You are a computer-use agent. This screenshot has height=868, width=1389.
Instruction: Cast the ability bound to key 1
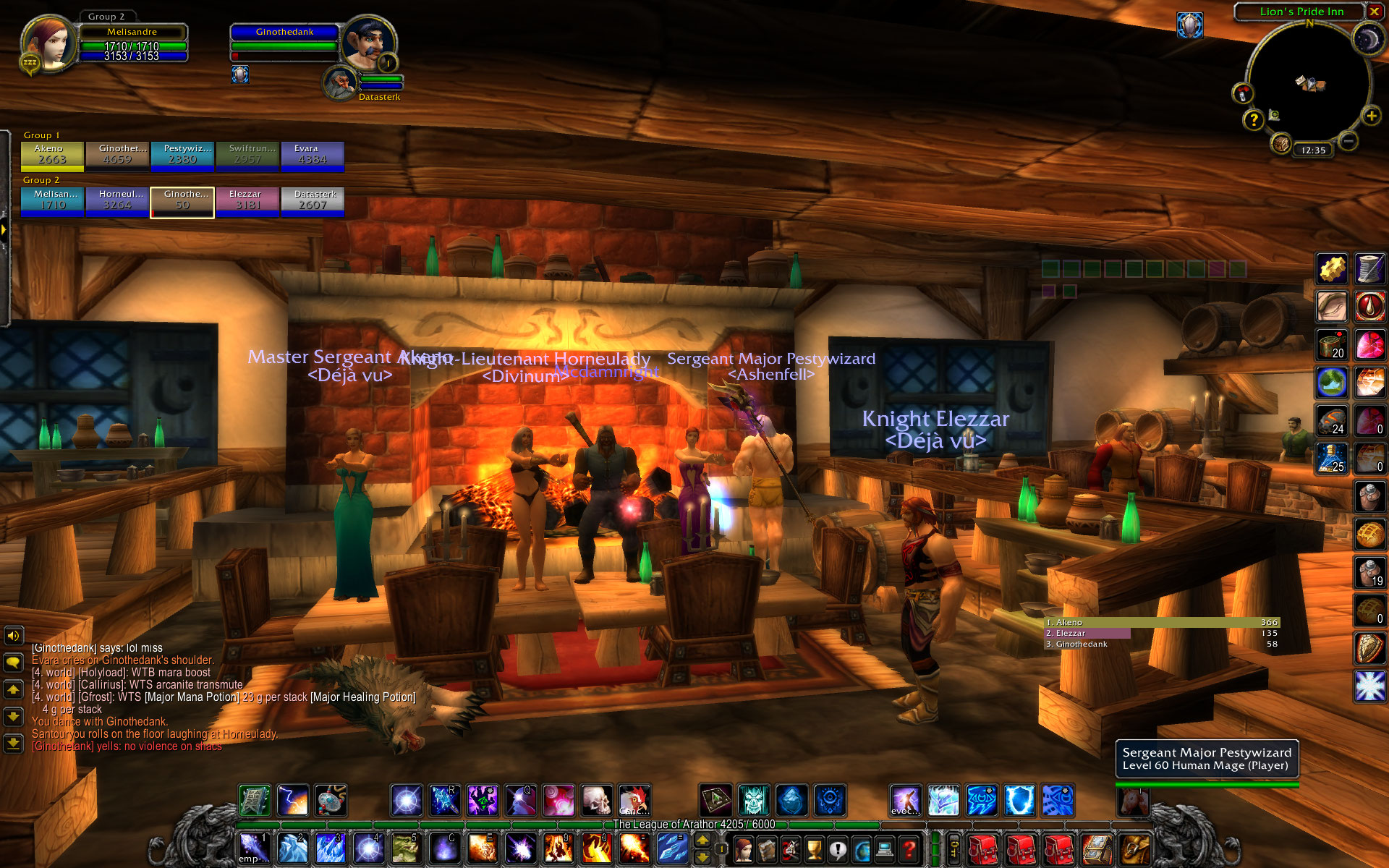[254, 848]
